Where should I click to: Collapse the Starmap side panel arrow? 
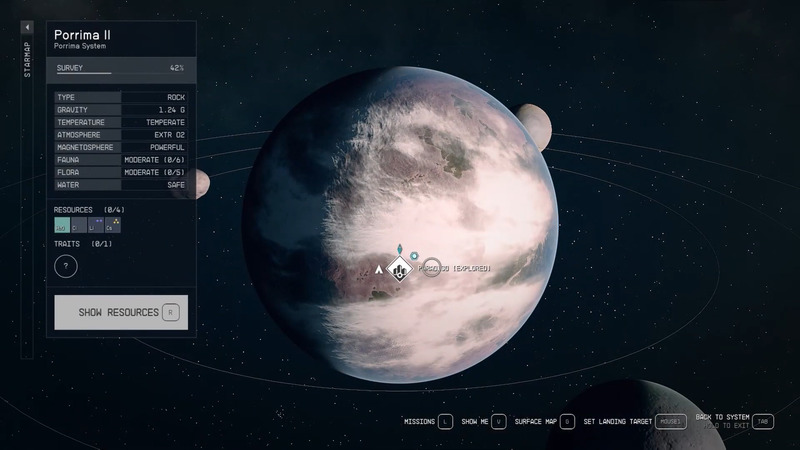click(27, 28)
